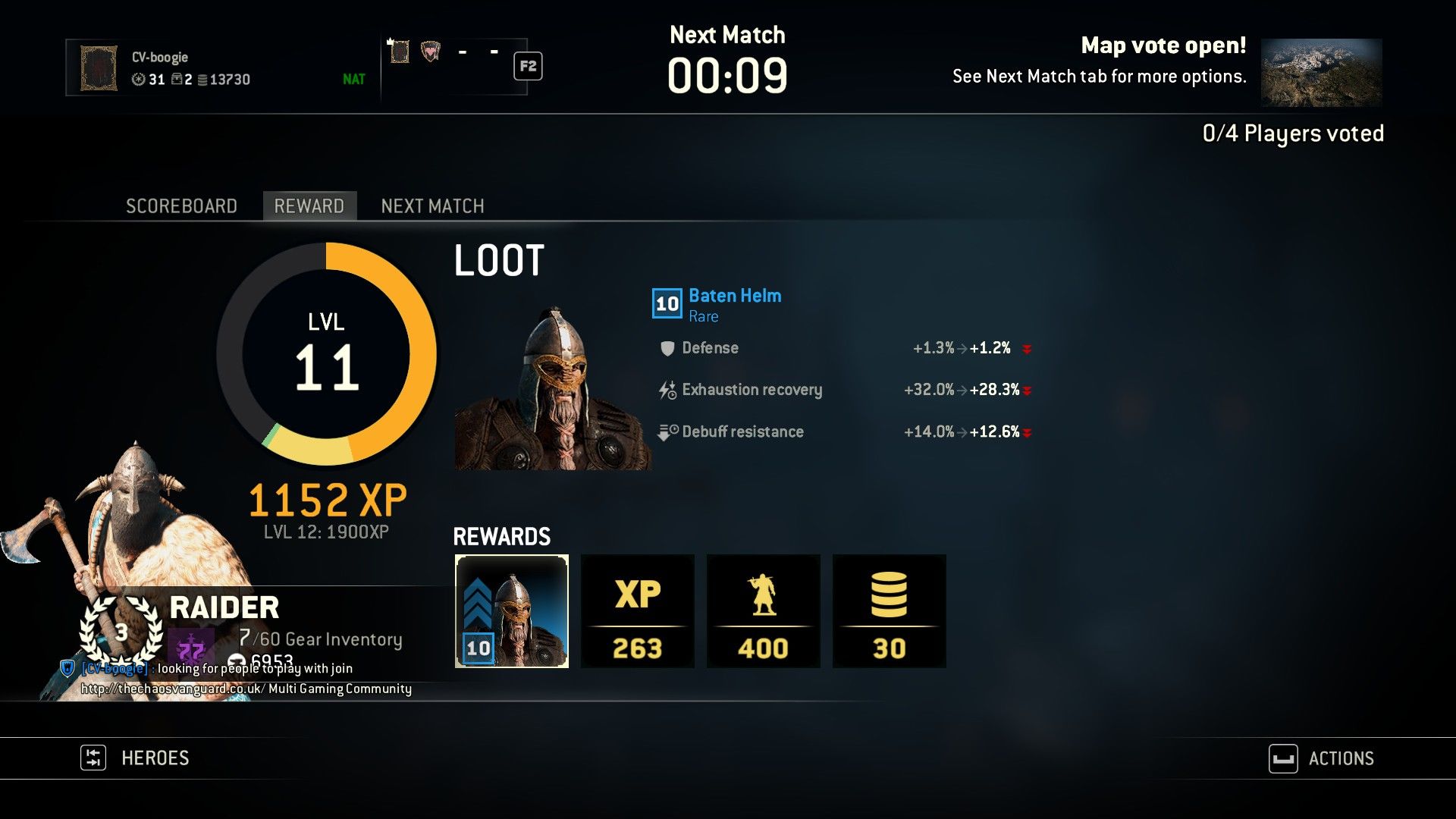The image size is (1456, 819).
Task: Select the Baten Helm loot reward tile
Action: 512,611
